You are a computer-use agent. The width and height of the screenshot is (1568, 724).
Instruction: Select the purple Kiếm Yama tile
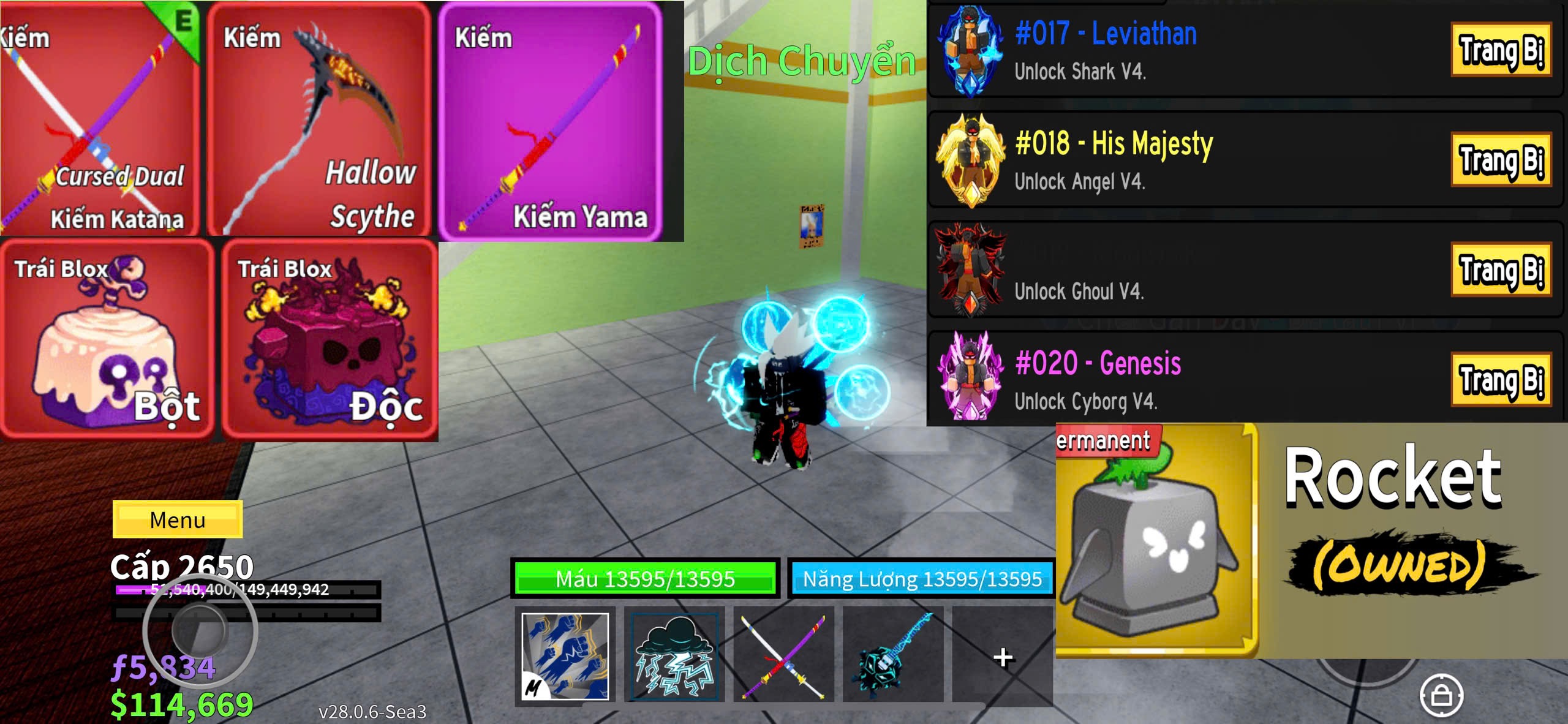(x=550, y=121)
